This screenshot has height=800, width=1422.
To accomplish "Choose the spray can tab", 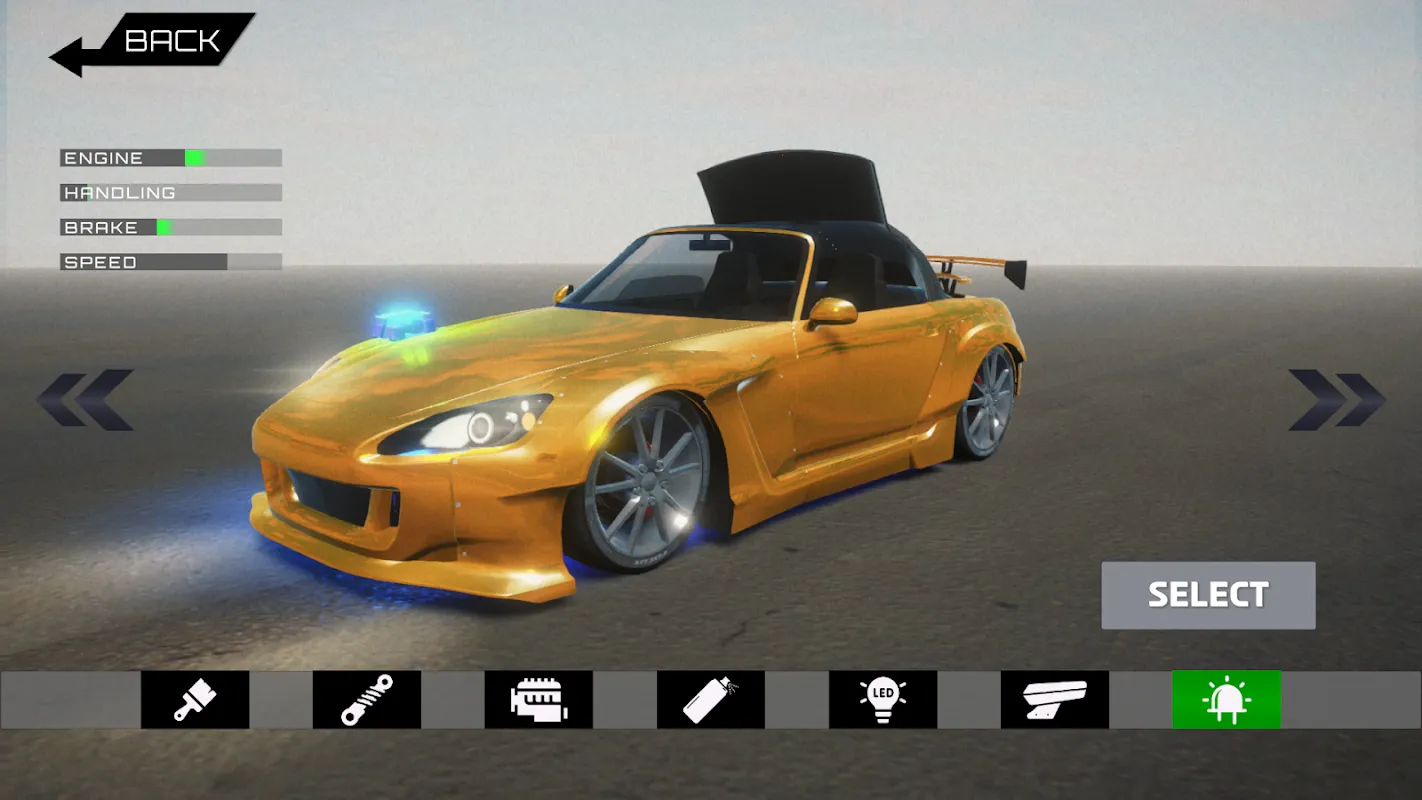I will pos(711,699).
